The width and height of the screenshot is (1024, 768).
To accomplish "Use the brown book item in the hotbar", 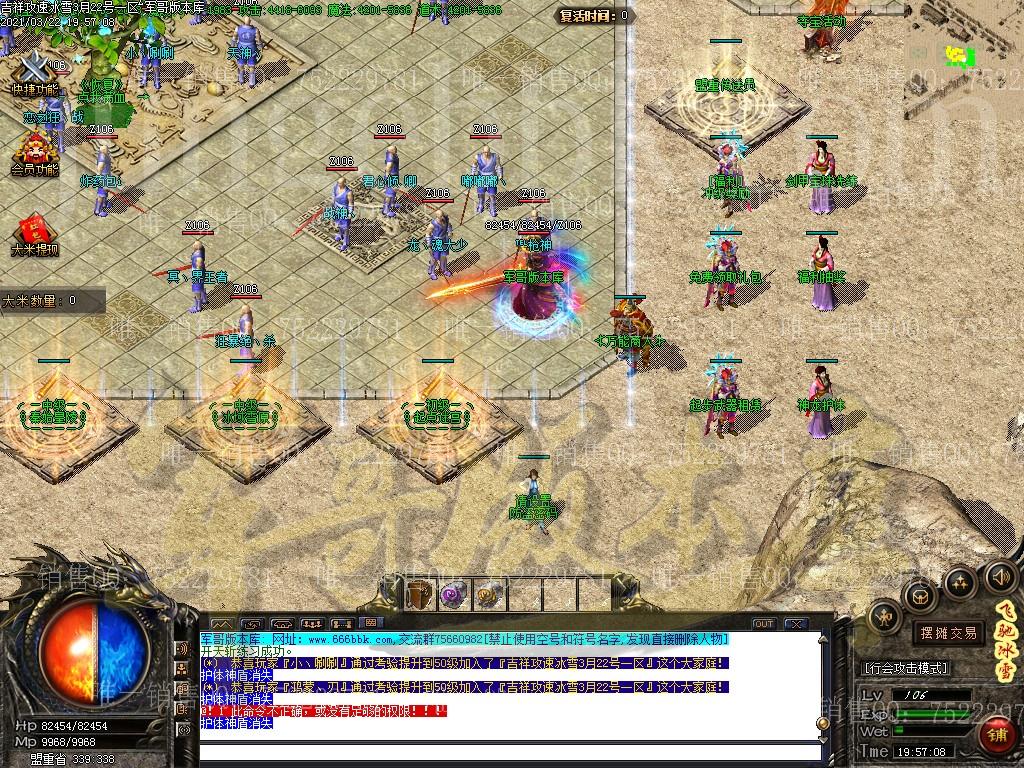I will [x=419, y=594].
